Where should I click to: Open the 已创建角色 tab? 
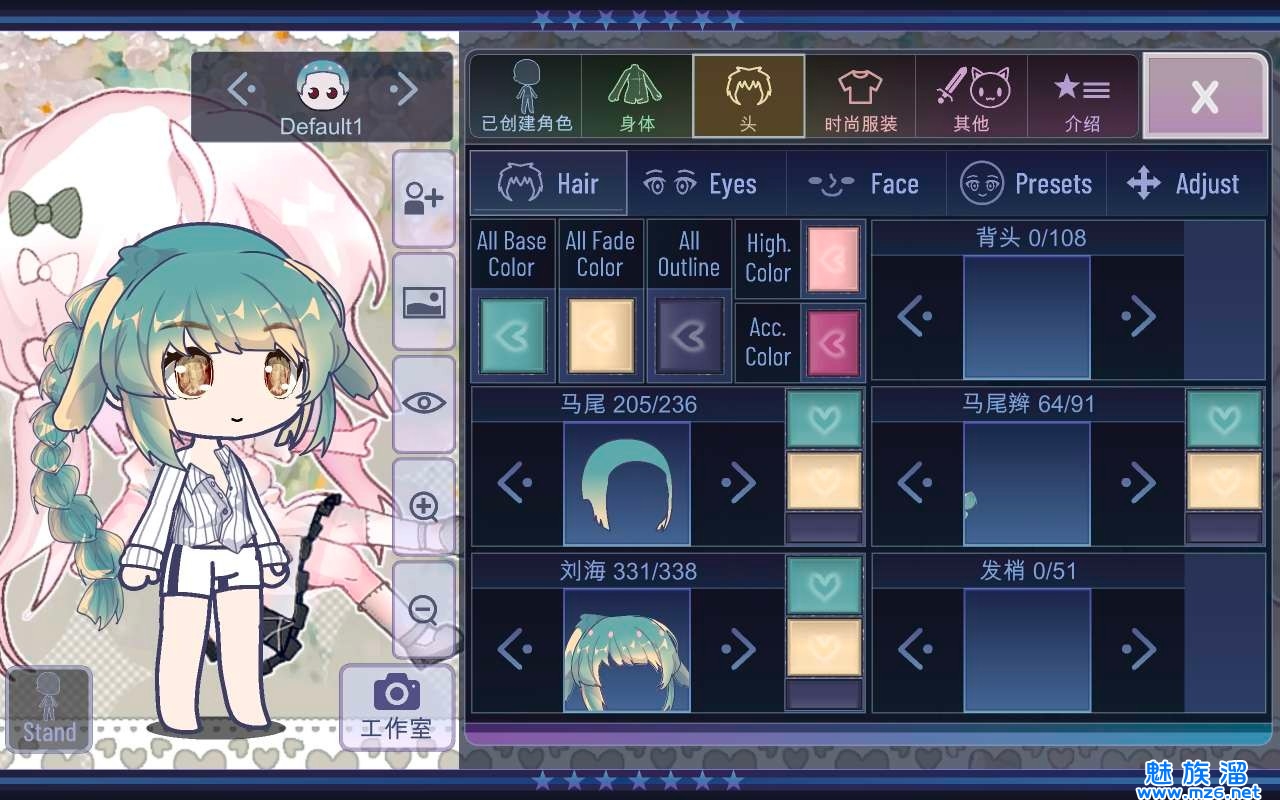pyautogui.click(x=526, y=96)
